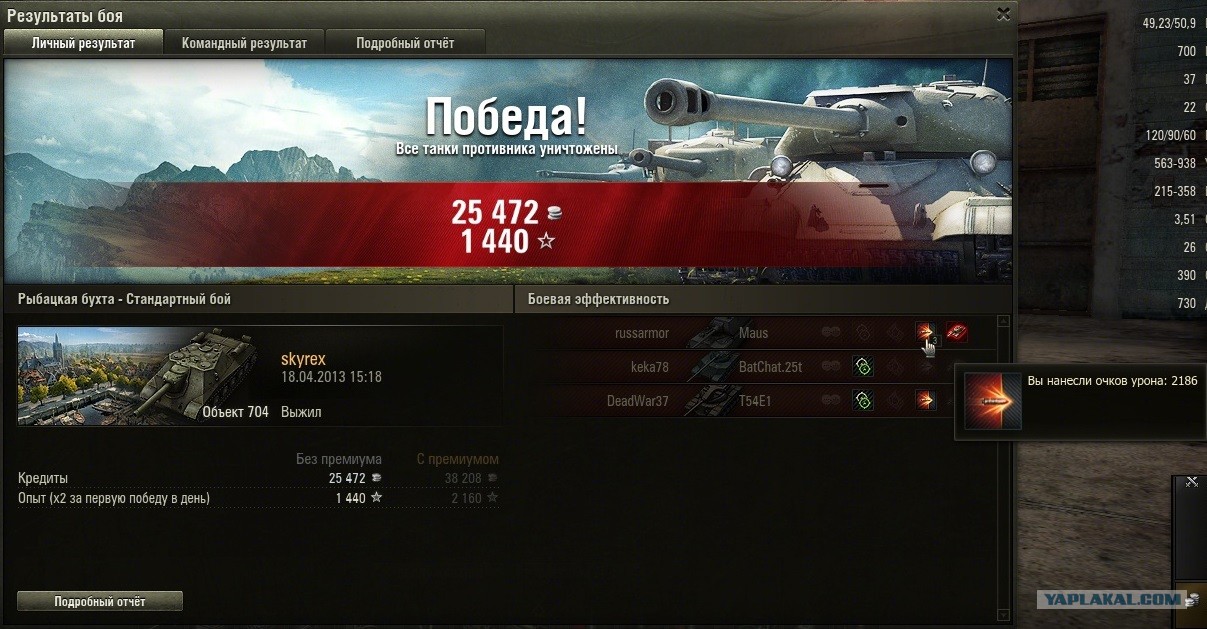Viewport: 1207px width, 629px height.
Task: Click the Объект 704 map thumbnail
Action: [145, 376]
